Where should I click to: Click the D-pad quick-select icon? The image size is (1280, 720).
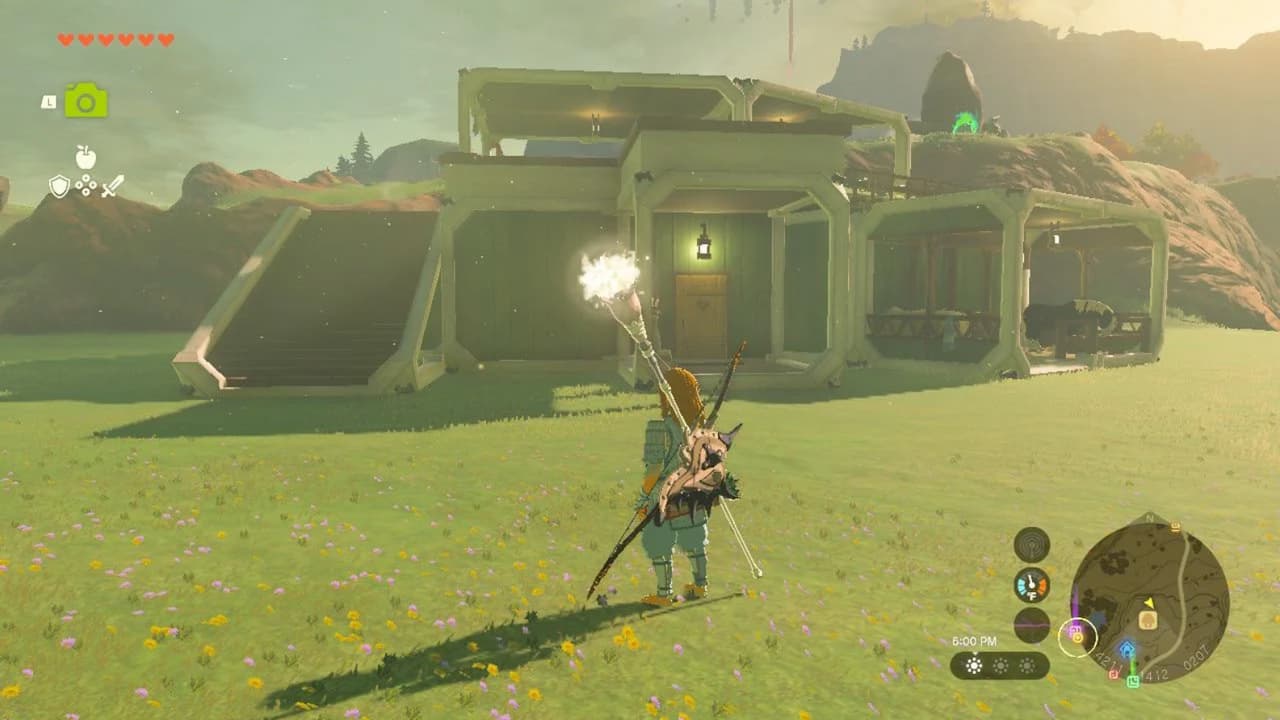pos(86,185)
